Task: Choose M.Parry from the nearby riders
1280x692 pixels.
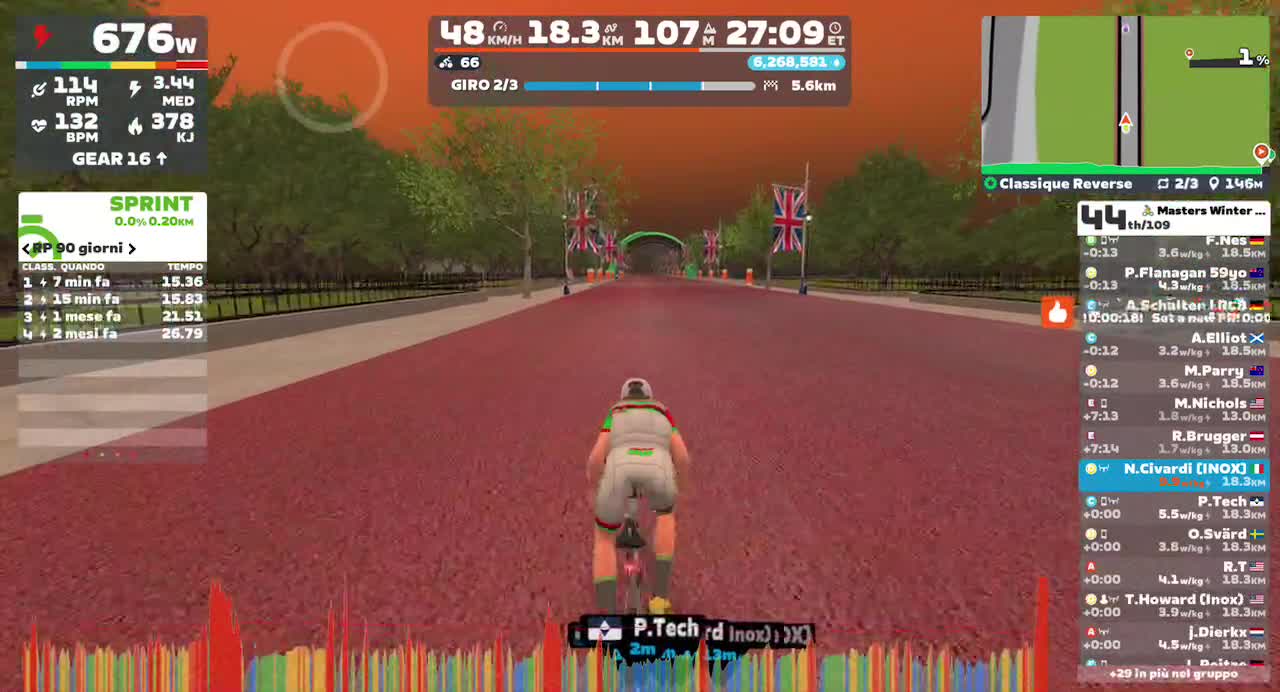Action: (x=1172, y=377)
